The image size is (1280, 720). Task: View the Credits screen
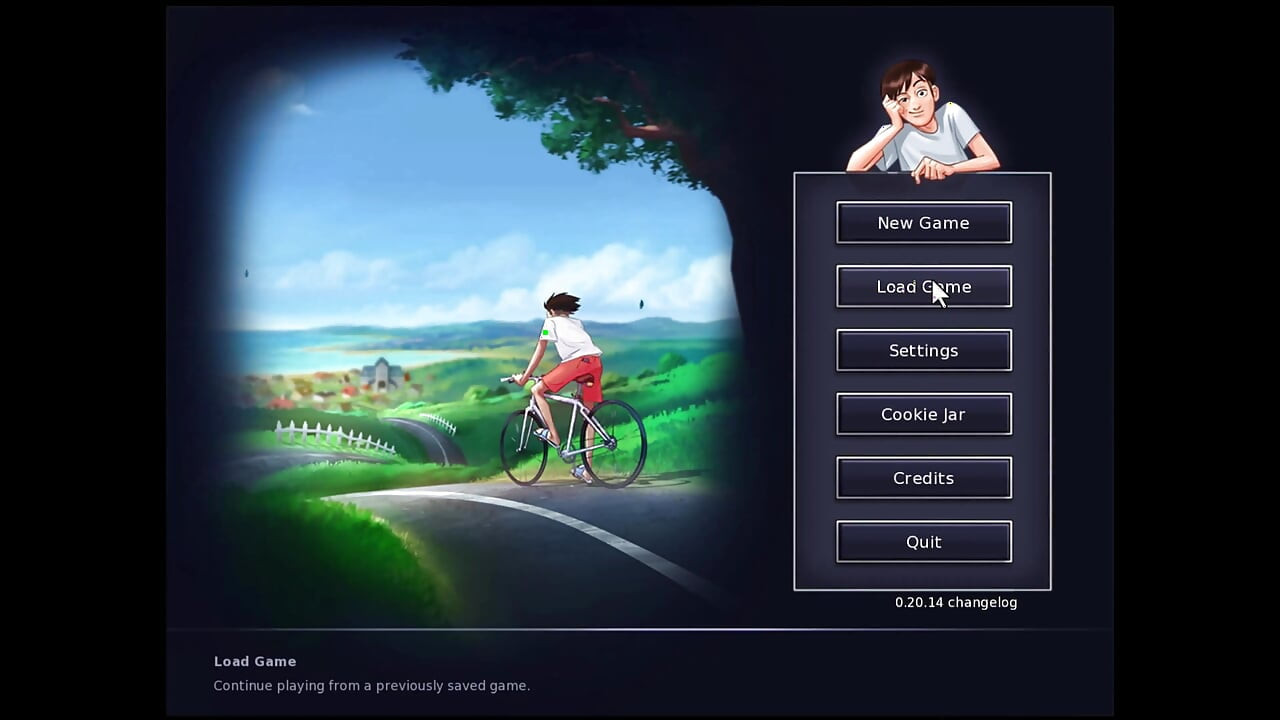(x=923, y=477)
